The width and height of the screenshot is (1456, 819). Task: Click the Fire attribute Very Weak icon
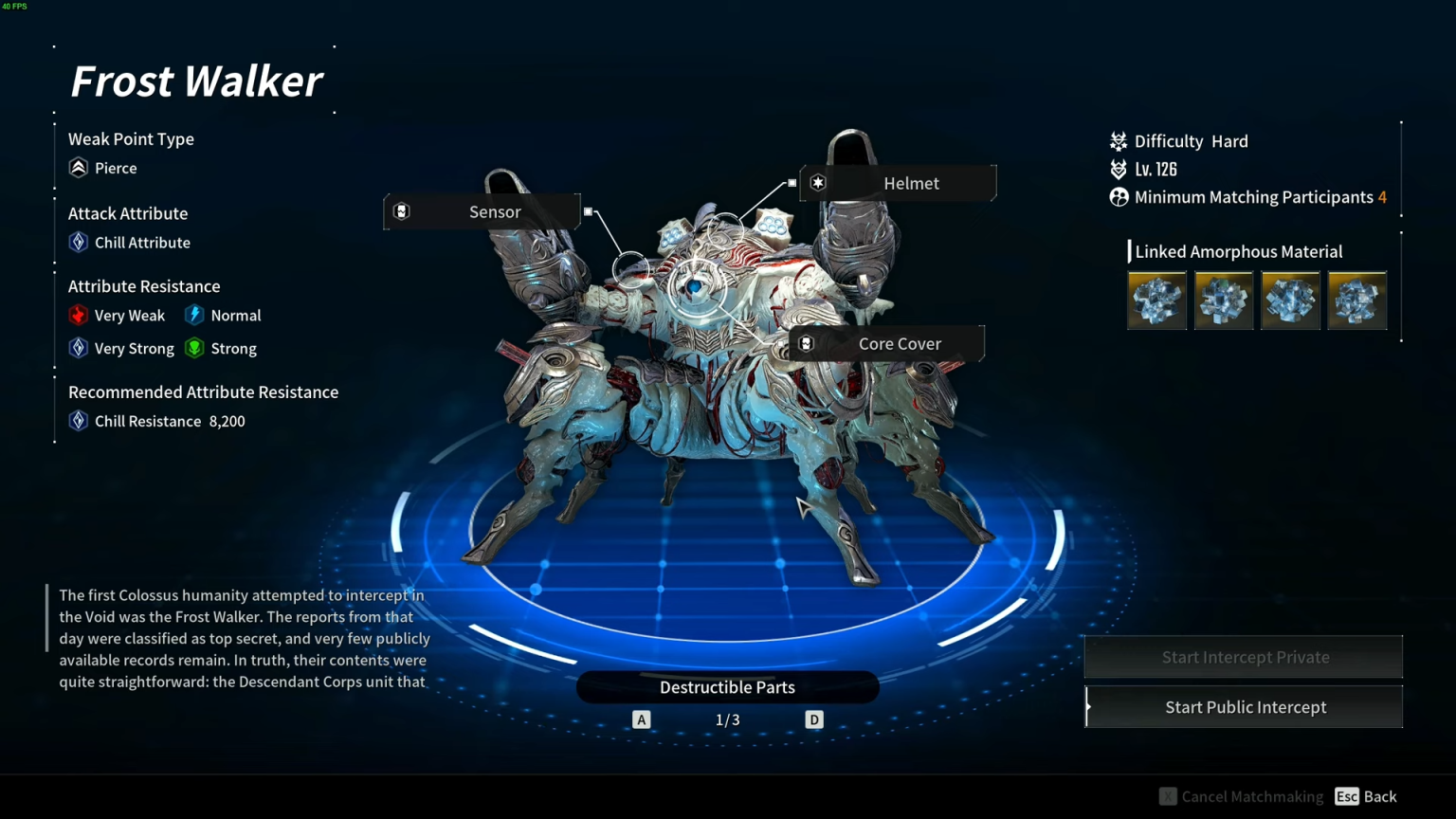click(79, 315)
